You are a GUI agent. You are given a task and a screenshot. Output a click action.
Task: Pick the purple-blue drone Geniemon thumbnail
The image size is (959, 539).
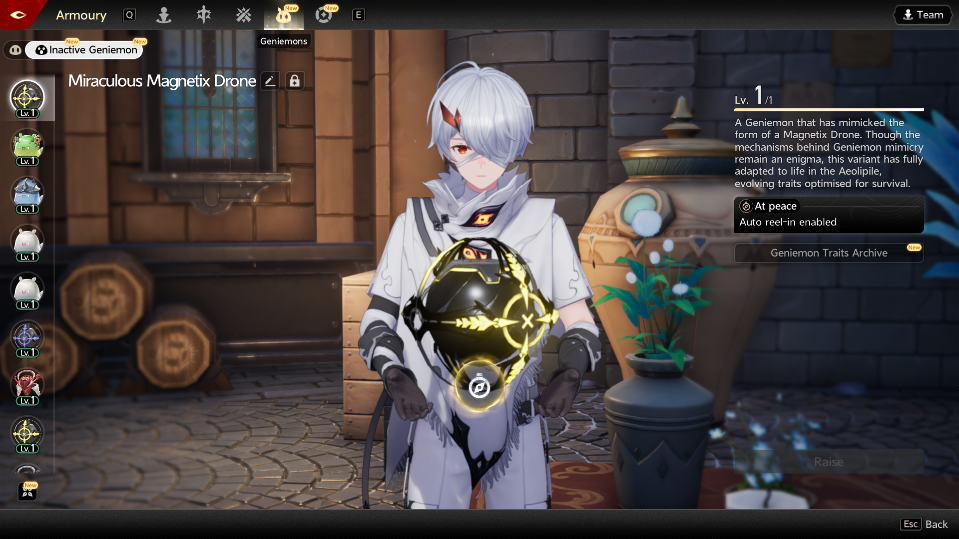(x=27, y=337)
